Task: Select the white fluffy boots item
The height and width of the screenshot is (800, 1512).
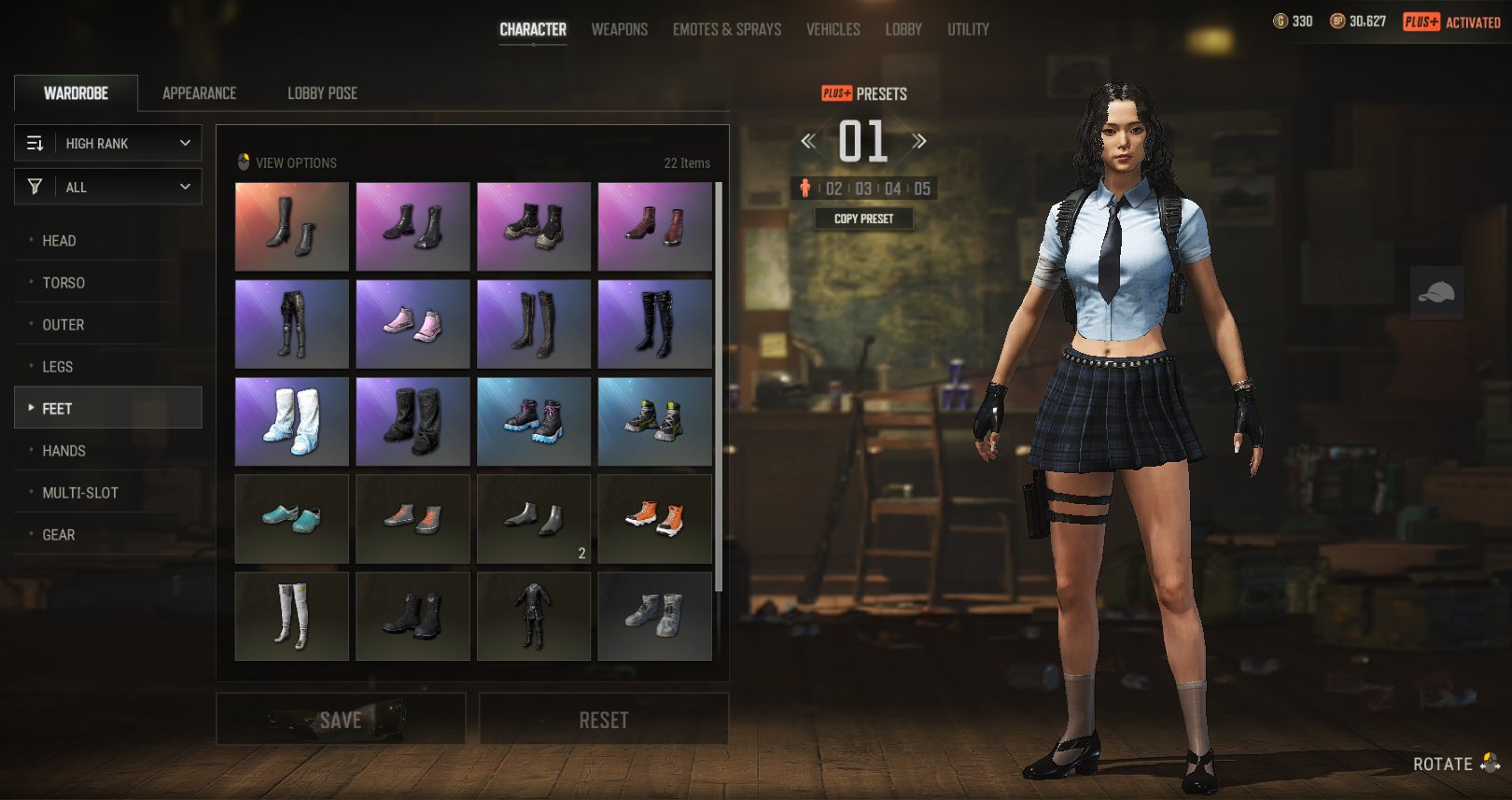Action: (x=292, y=421)
